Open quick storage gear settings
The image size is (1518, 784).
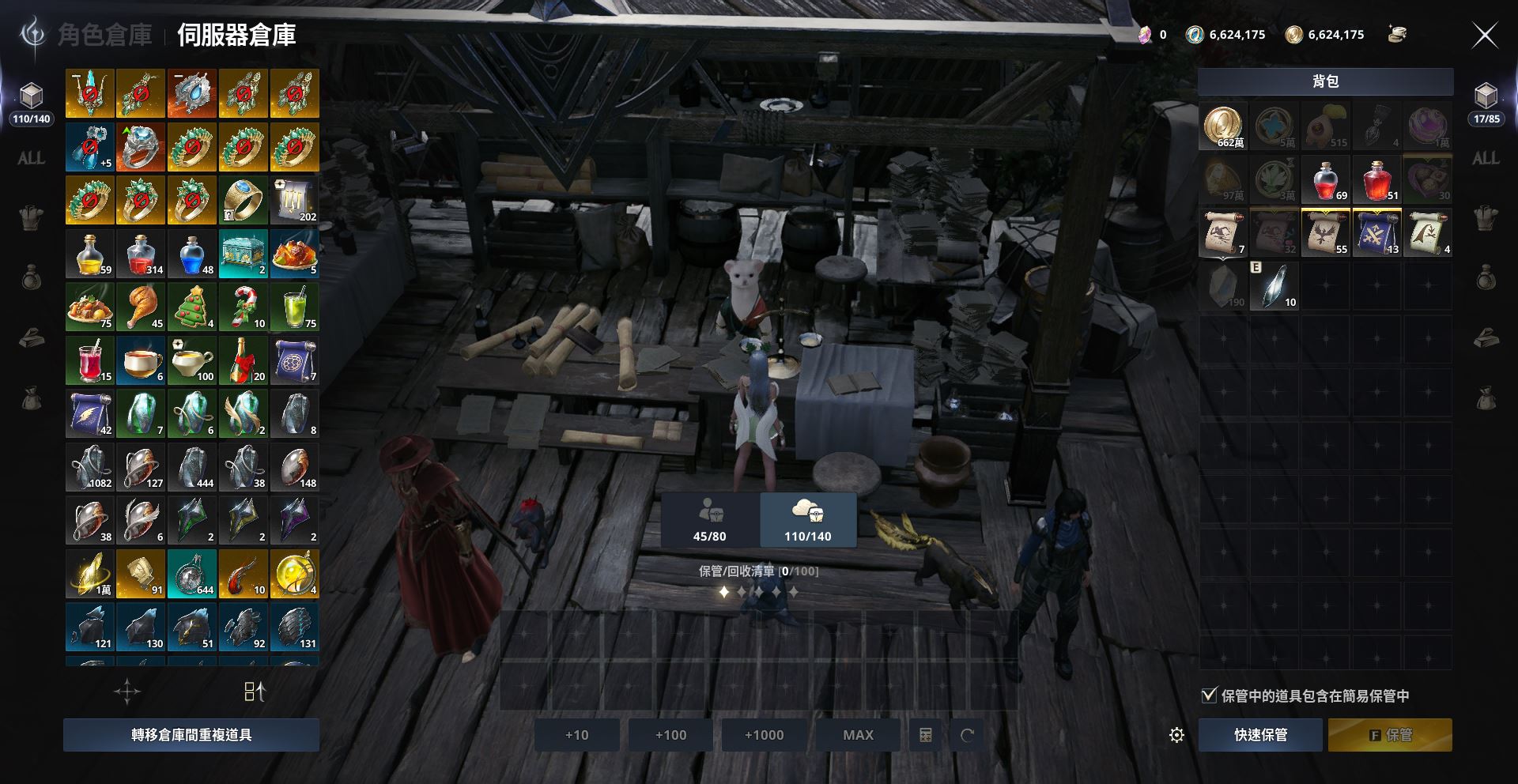click(1176, 736)
